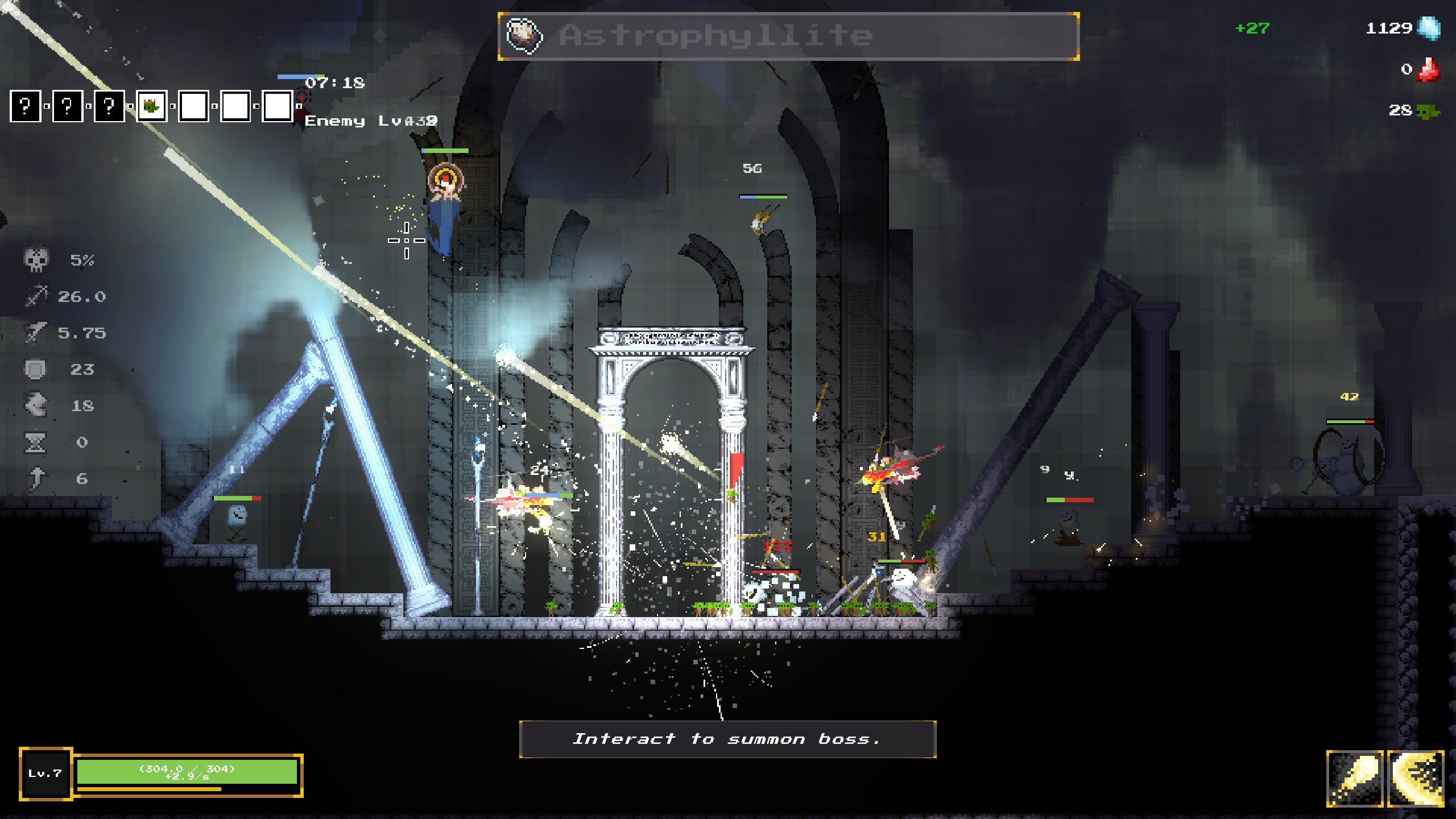Select the goblin stage icon in progress track
Image resolution: width=1456 pixels, height=819 pixels.
point(151,106)
